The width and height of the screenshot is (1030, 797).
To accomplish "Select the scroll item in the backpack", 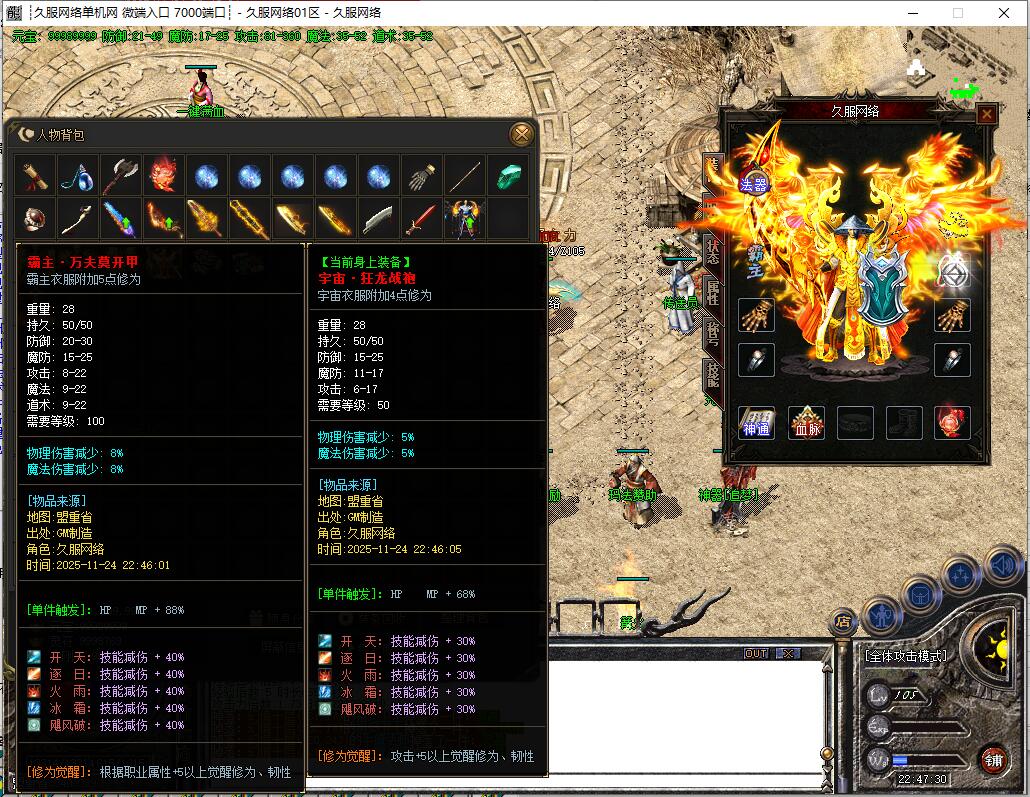I will point(36,176).
